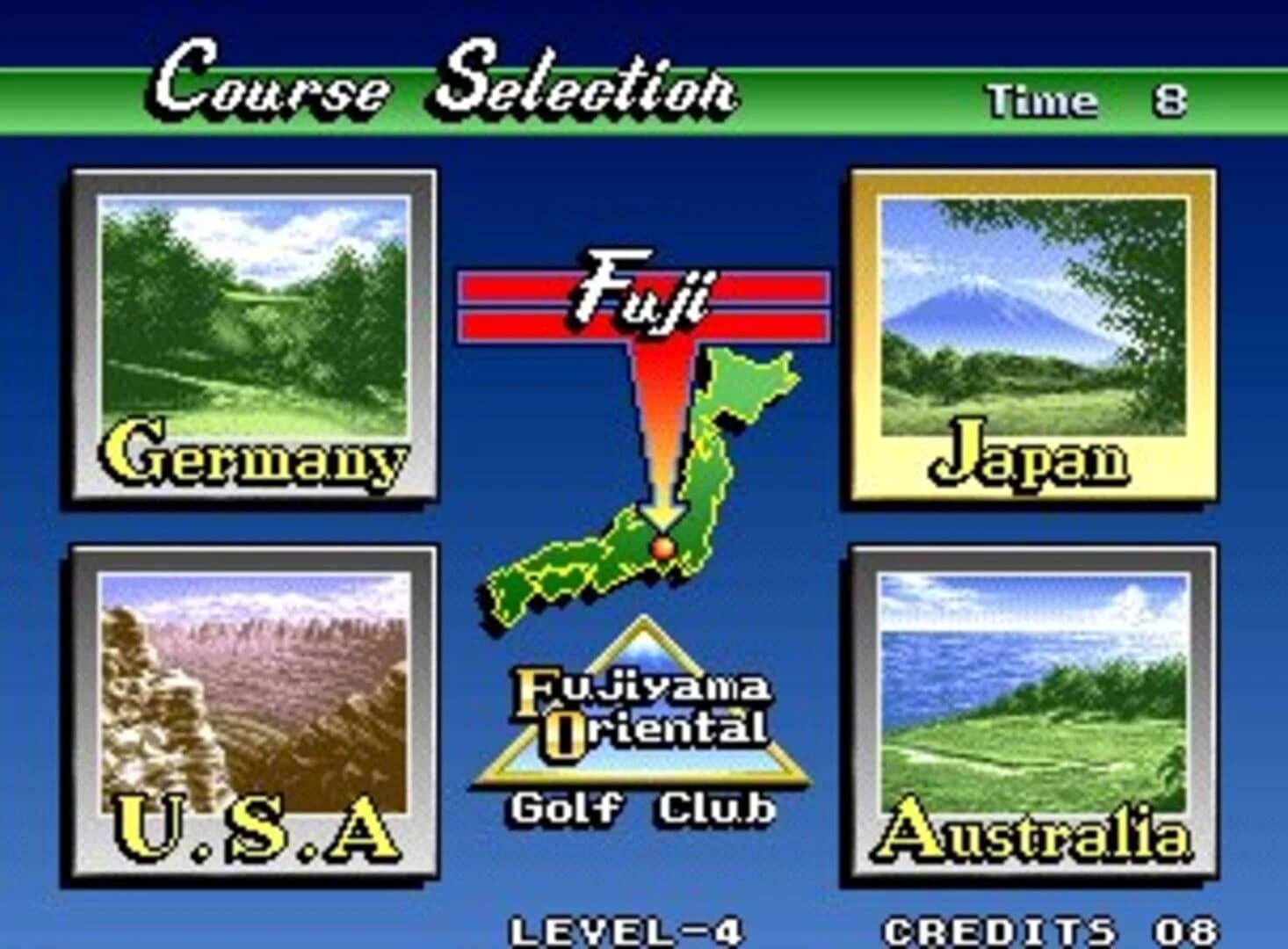This screenshot has height=949, width=1288.
Task: Click the Fujiyama Oriental Golf Club emblem
Action: click(641, 712)
